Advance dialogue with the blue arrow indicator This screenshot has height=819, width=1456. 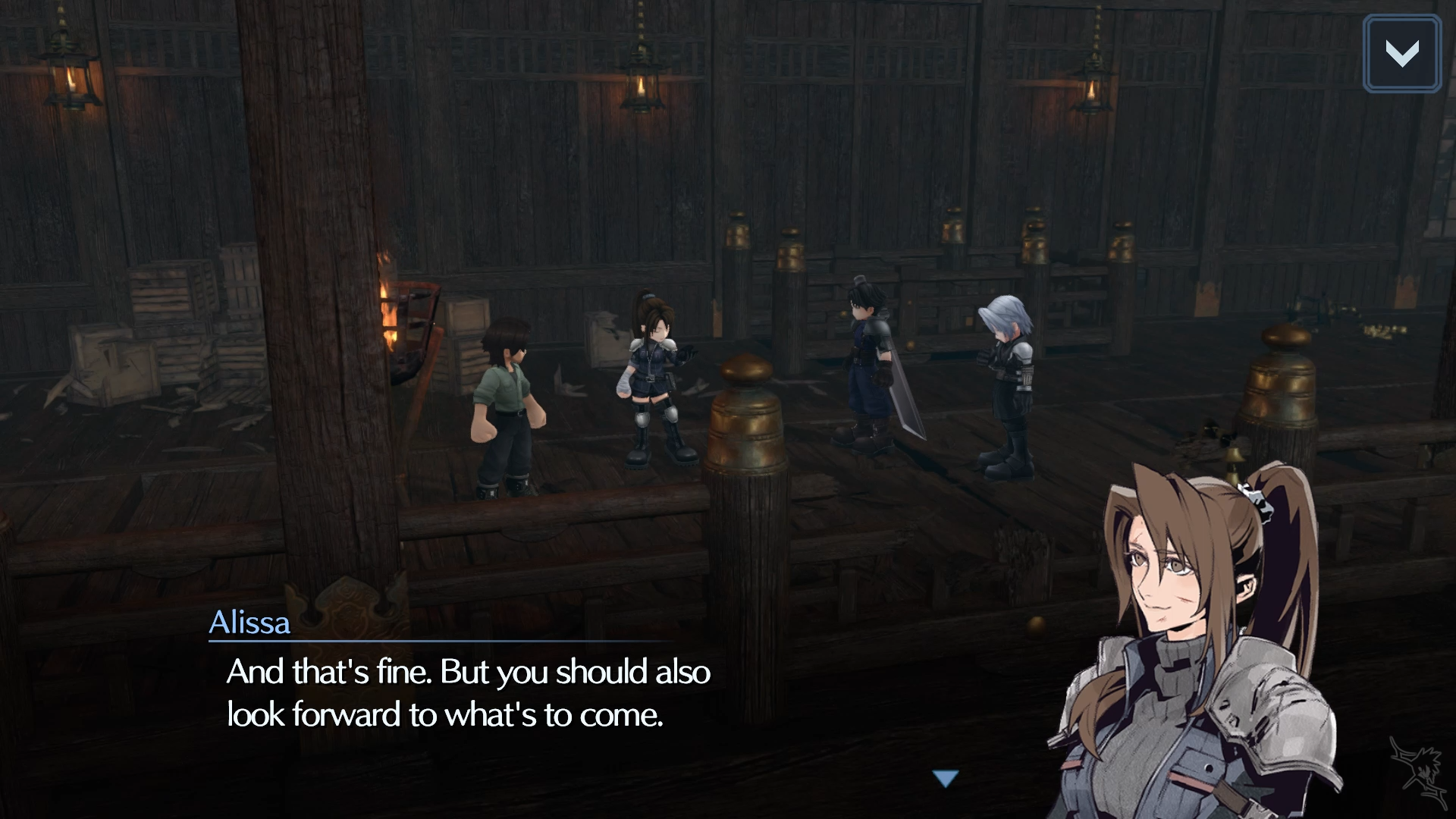[946, 778]
